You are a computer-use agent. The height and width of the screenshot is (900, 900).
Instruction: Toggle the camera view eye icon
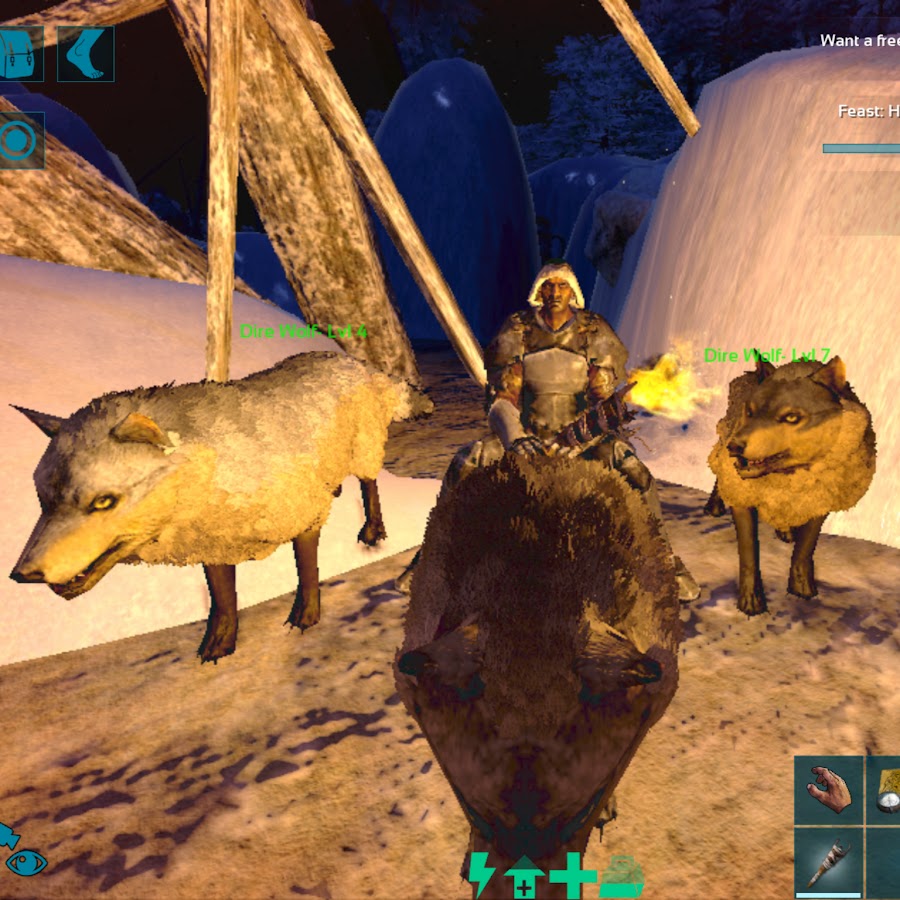[25, 862]
